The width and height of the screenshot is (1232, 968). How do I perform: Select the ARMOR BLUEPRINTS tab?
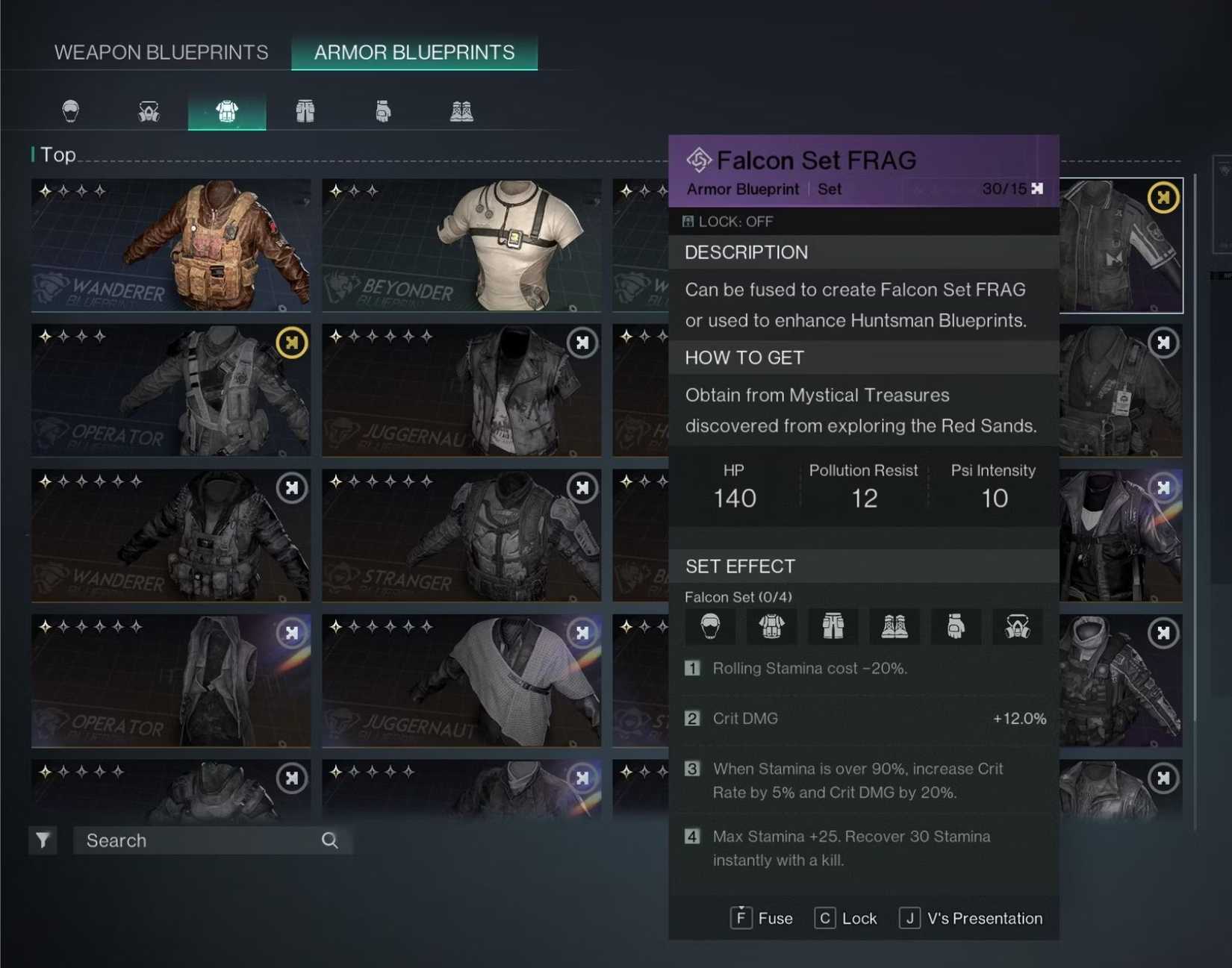(x=414, y=52)
